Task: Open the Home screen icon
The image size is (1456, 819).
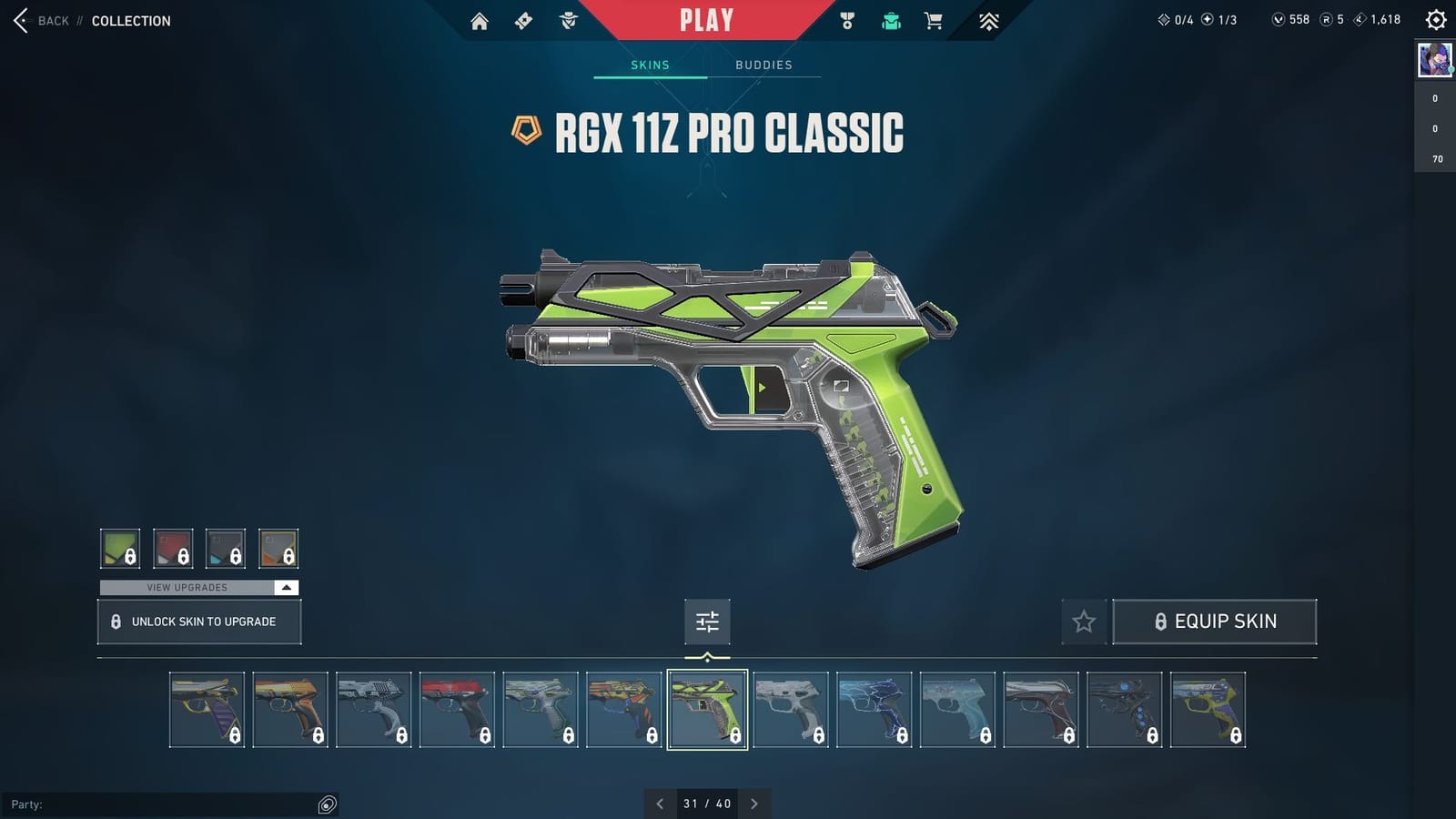Action: [480, 19]
